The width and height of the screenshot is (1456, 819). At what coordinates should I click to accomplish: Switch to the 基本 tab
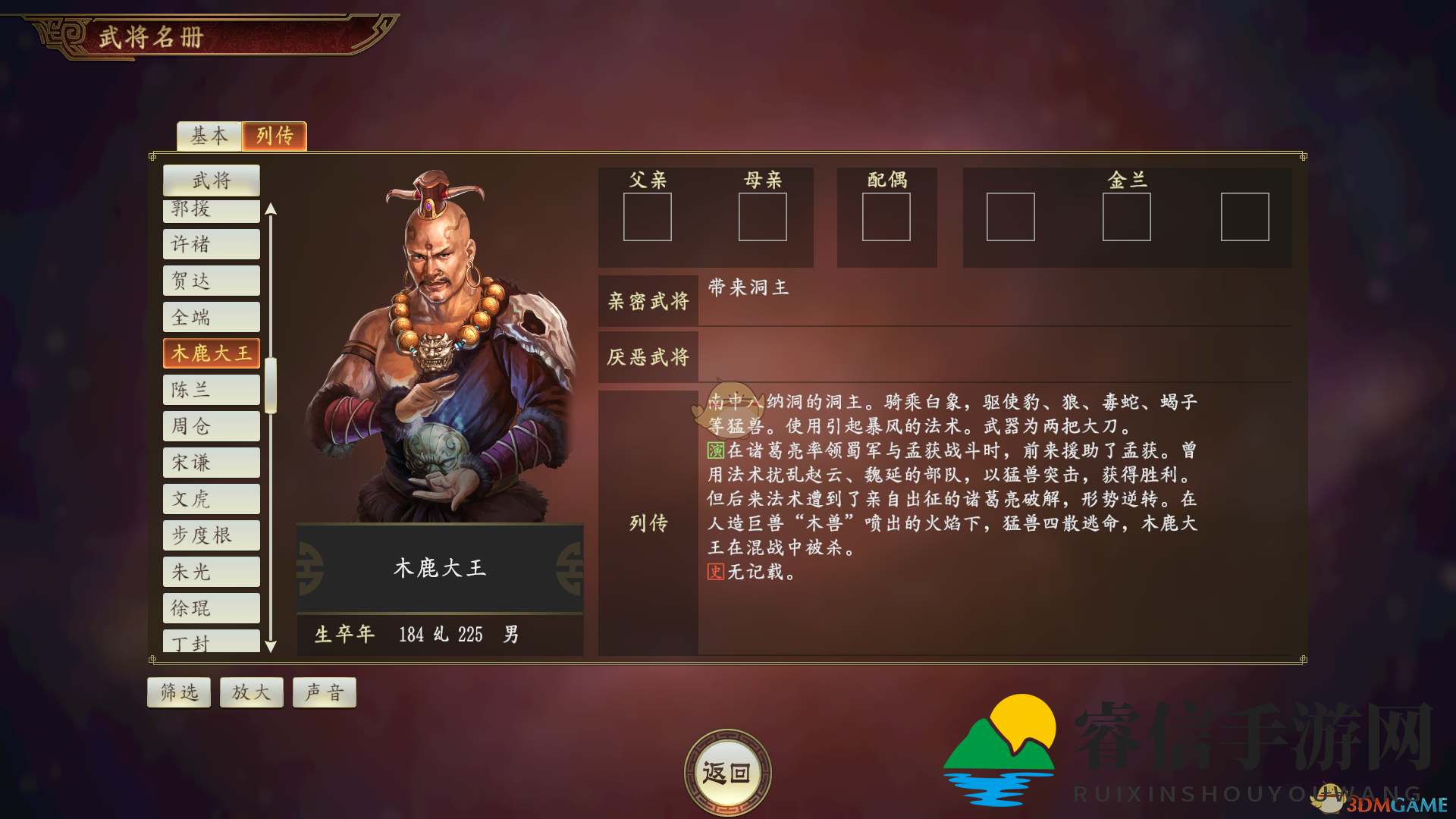(208, 136)
